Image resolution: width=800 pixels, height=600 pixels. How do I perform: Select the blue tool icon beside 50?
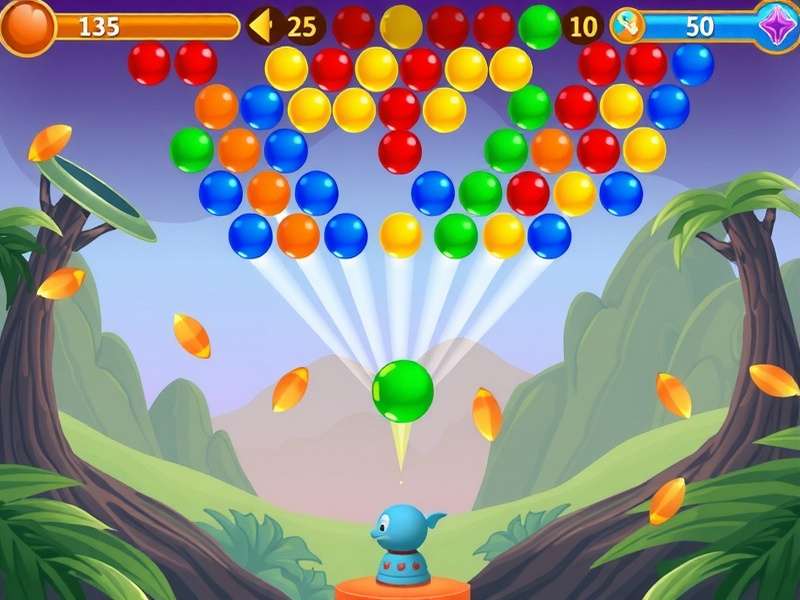[628, 26]
